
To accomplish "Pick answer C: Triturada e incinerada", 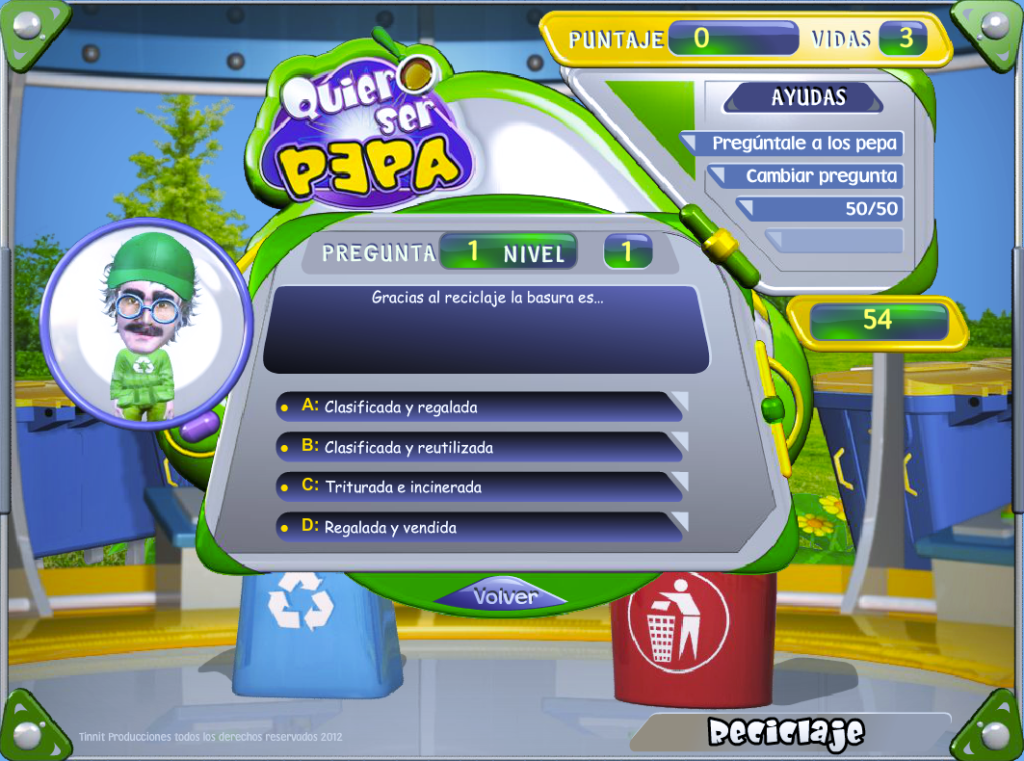I will (x=478, y=487).
